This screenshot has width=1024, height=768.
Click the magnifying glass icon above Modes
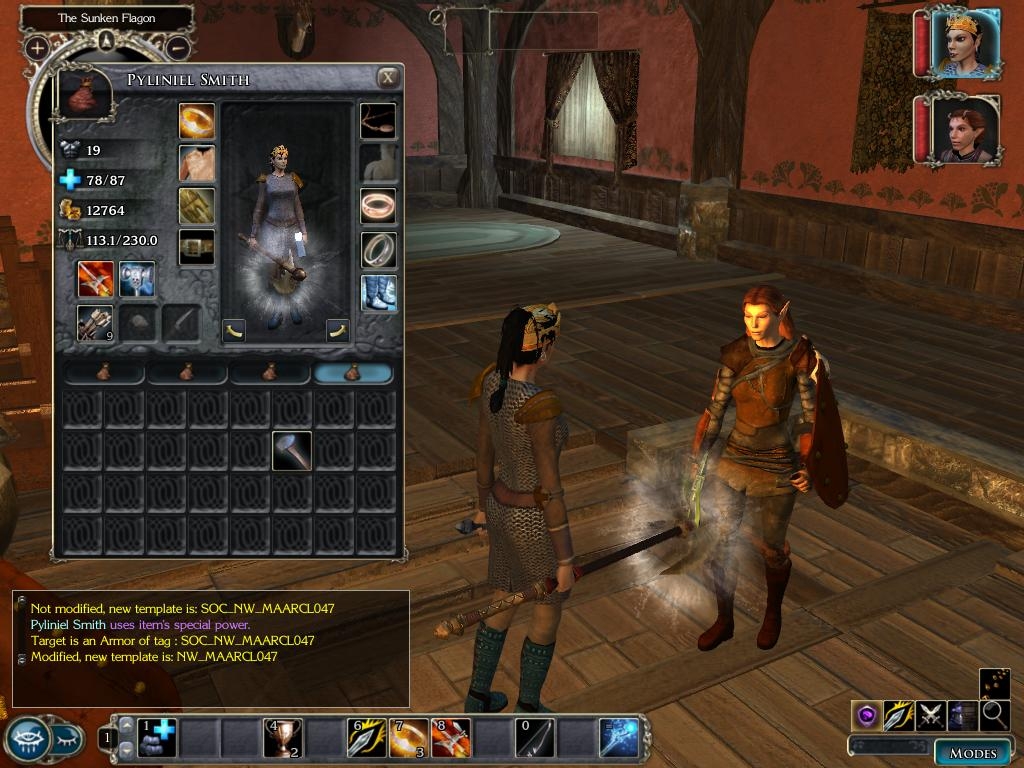pos(995,715)
